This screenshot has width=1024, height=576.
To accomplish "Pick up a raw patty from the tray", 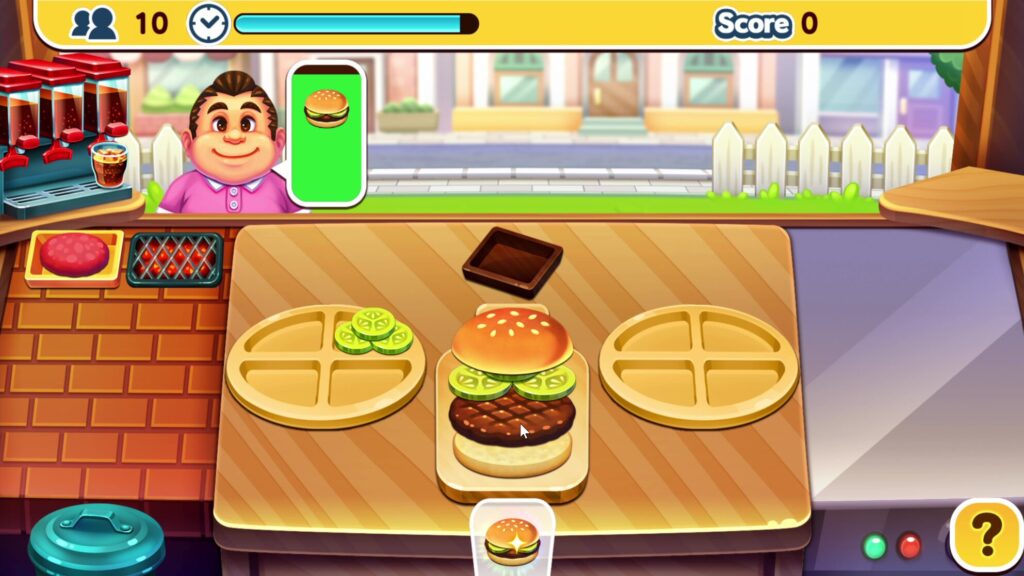I will point(74,256).
